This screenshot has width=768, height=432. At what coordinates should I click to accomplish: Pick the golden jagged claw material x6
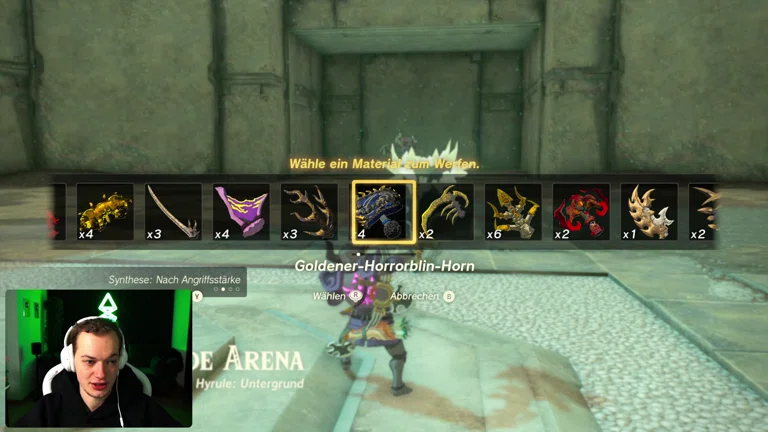pos(513,211)
